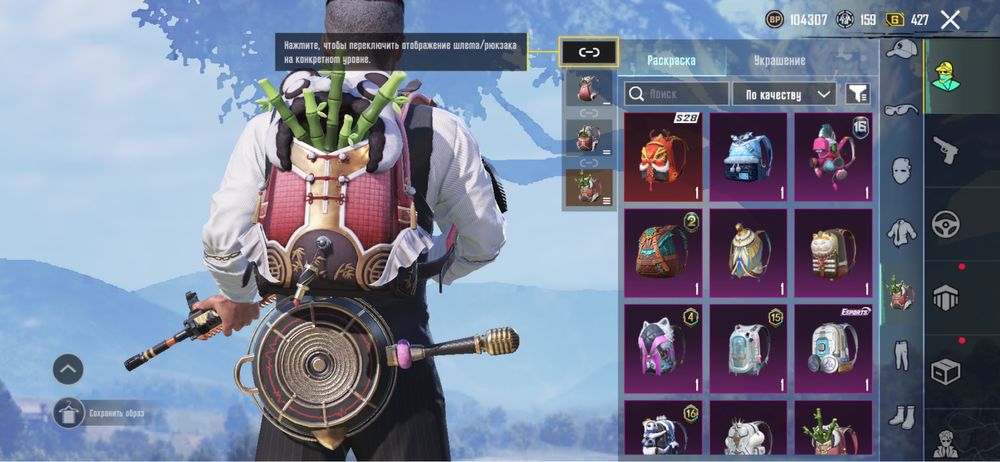The image size is (1000, 462).
Task: Select the cap headwear category
Action: 902,48
